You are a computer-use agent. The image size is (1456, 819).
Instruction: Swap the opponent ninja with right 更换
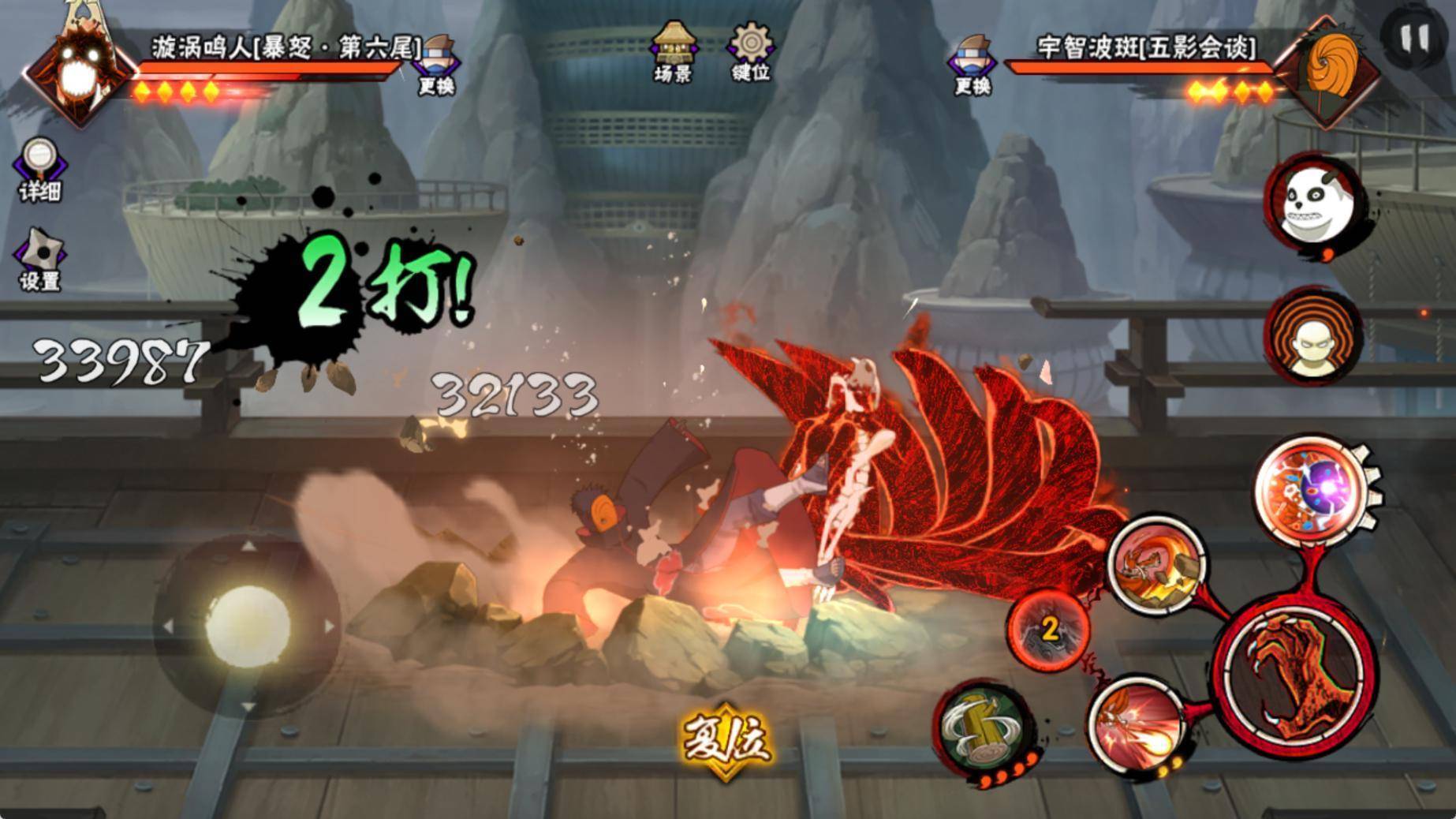pyautogui.click(x=973, y=65)
